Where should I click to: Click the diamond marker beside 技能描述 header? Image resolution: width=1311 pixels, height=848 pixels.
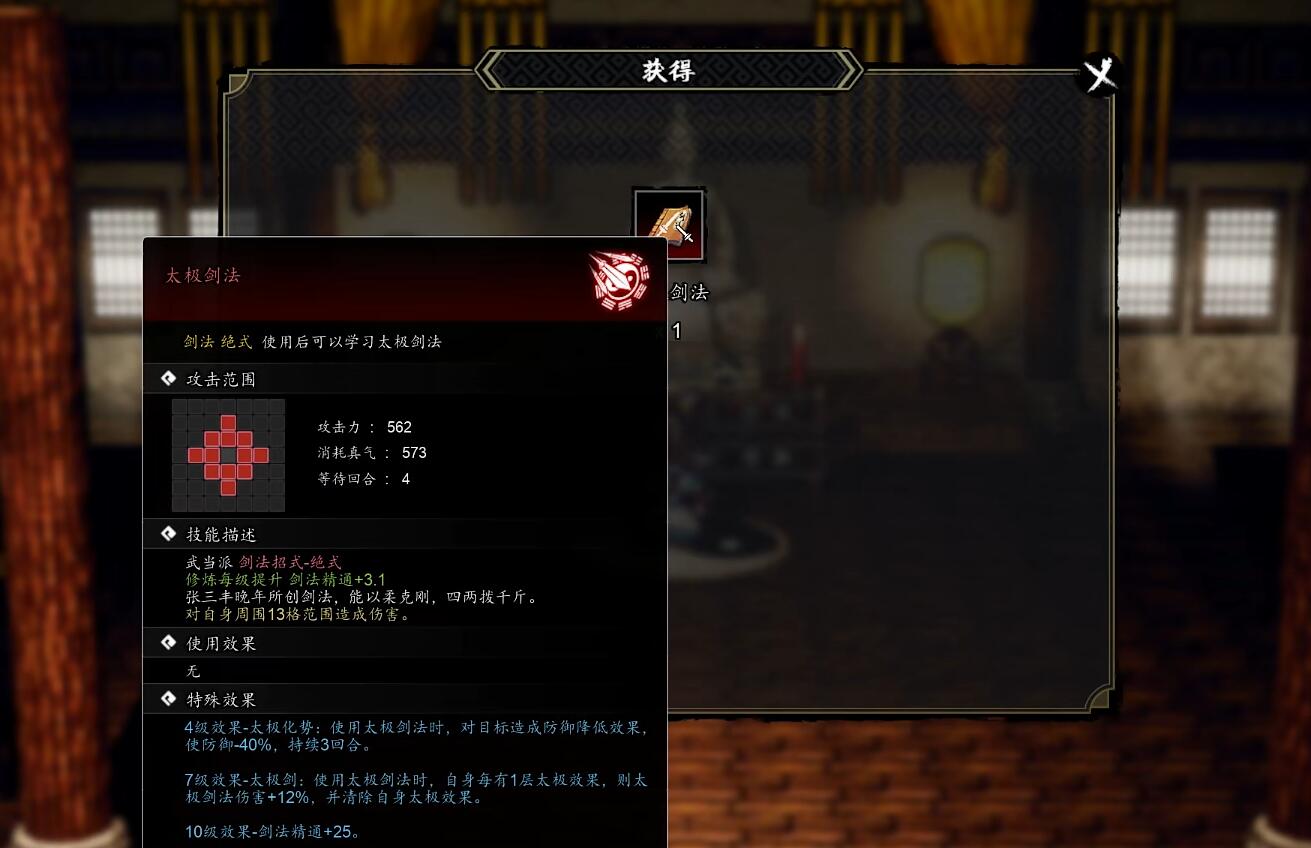coord(169,534)
